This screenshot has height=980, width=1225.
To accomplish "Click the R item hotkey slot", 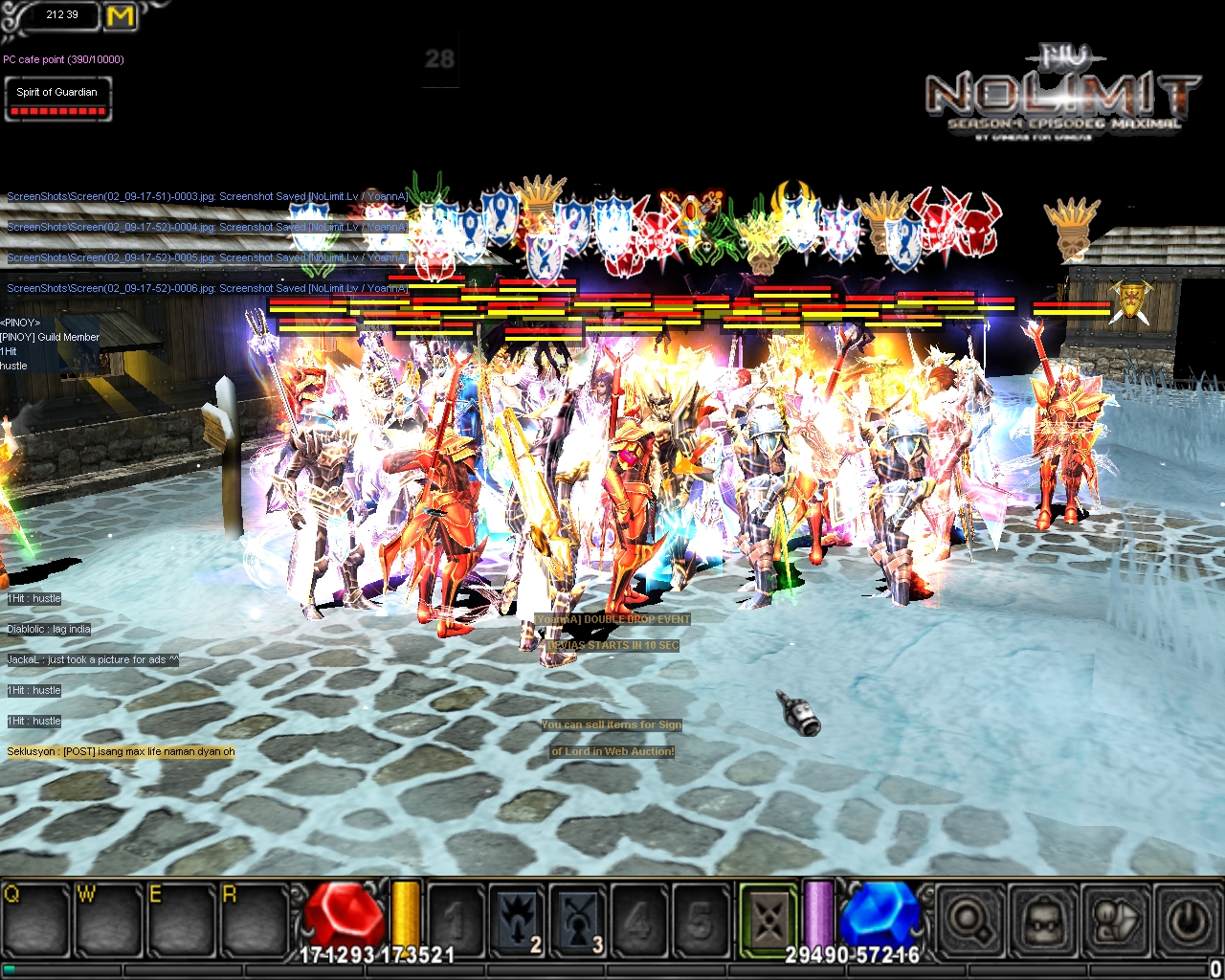I will tap(252, 921).
